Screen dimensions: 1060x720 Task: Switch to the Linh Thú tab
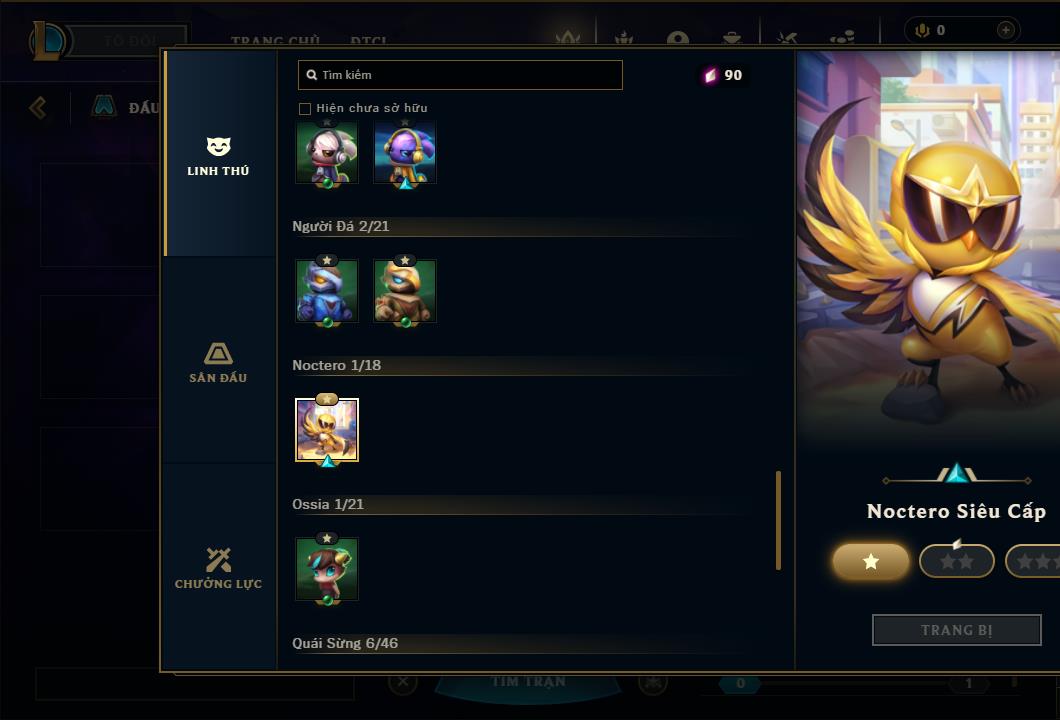coord(218,156)
